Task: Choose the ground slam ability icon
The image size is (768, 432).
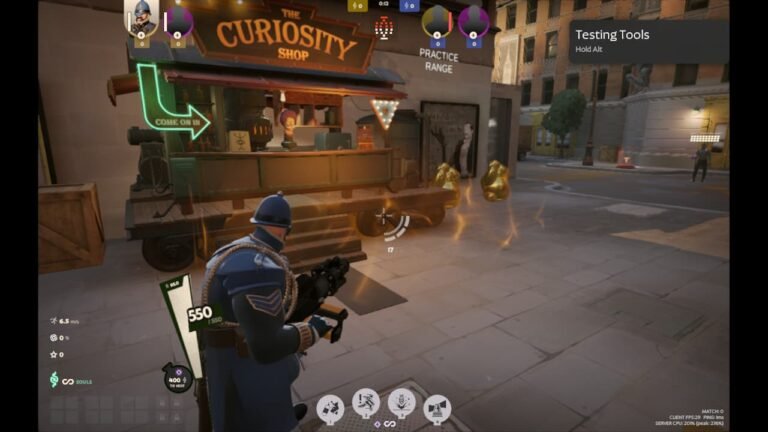Action: pos(401,403)
